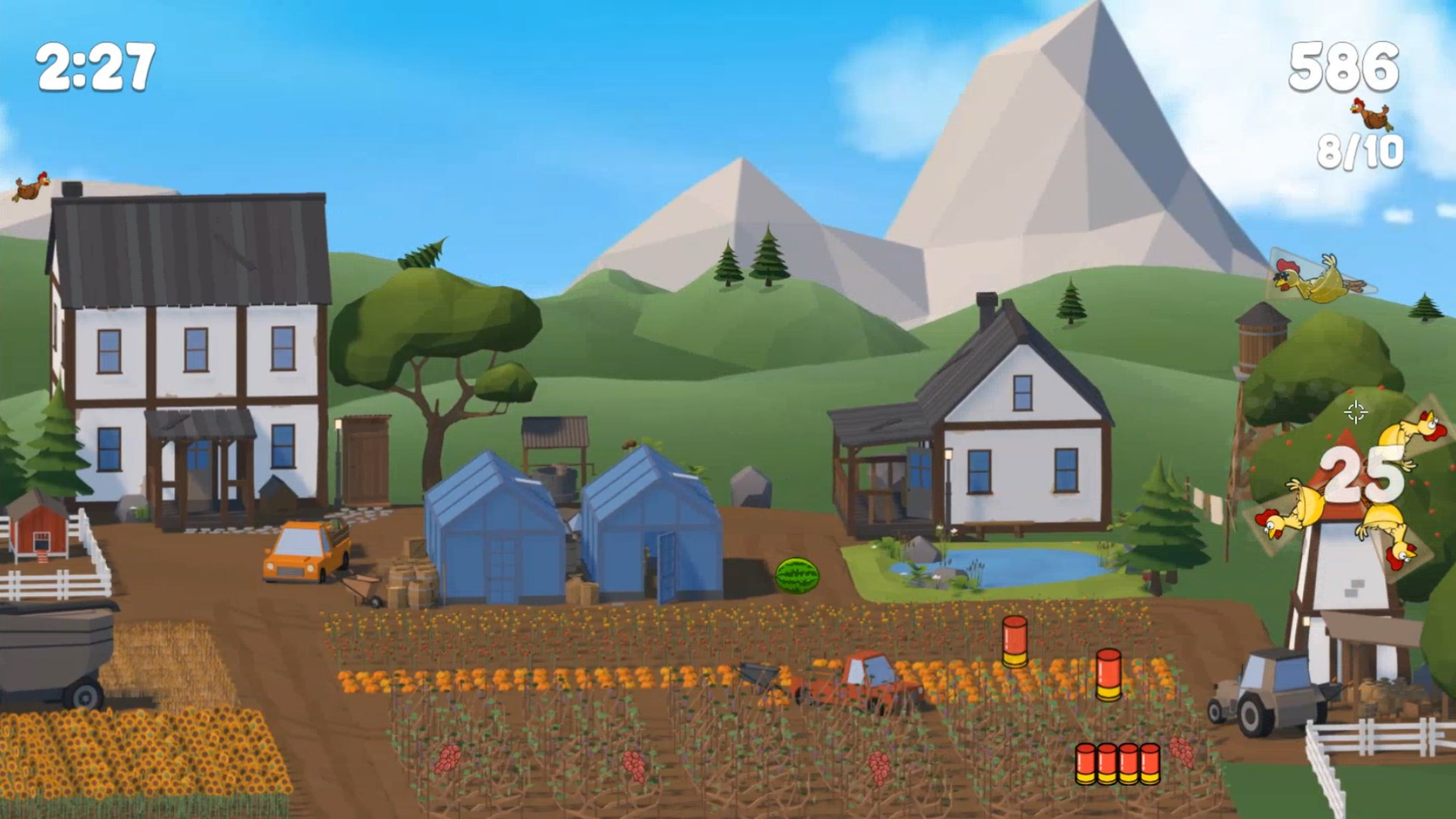The height and width of the screenshot is (819, 1456).
Task: Select the crosshair reticle near the windmill
Action: [1356, 413]
